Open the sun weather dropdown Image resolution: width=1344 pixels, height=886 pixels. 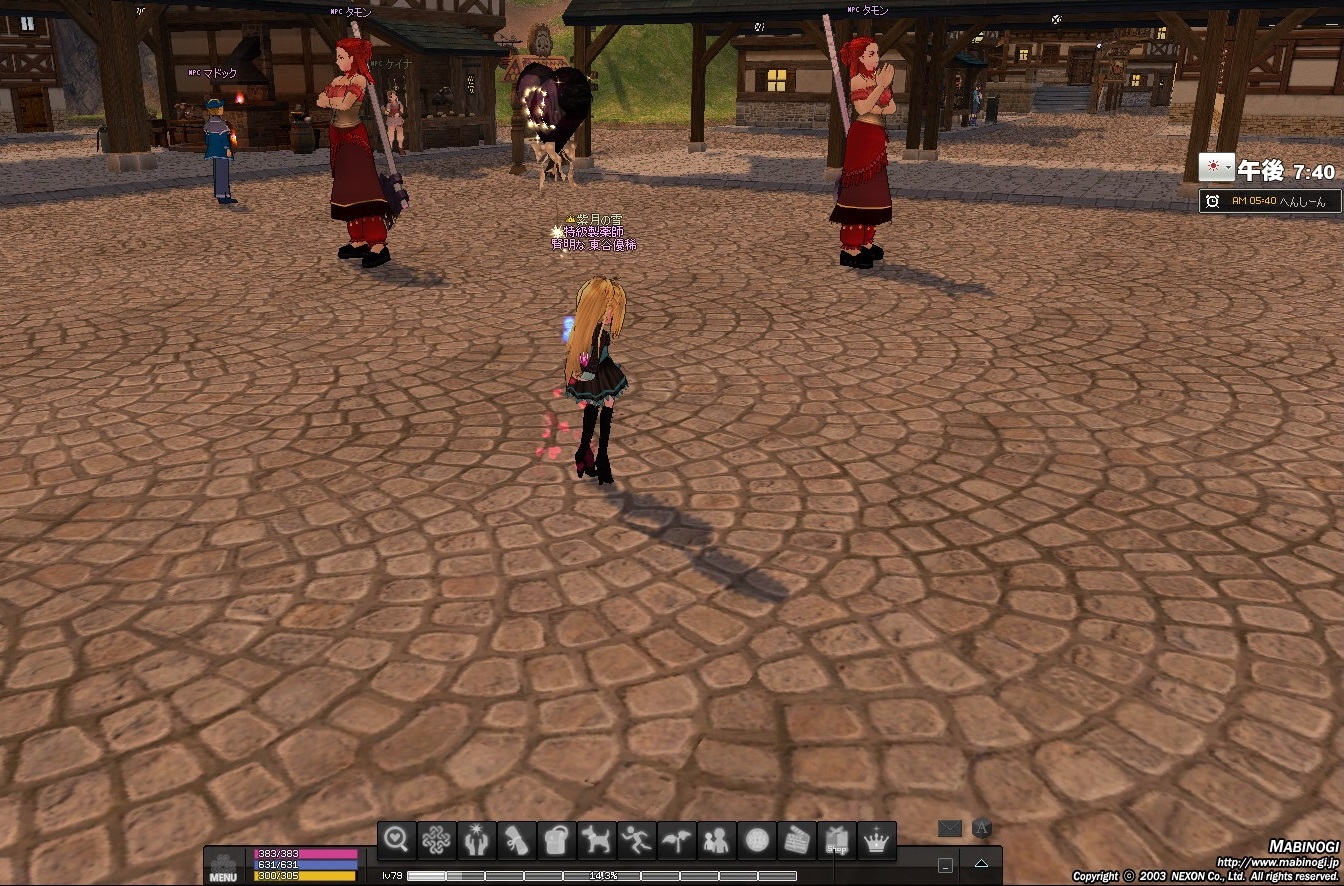(1216, 168)
